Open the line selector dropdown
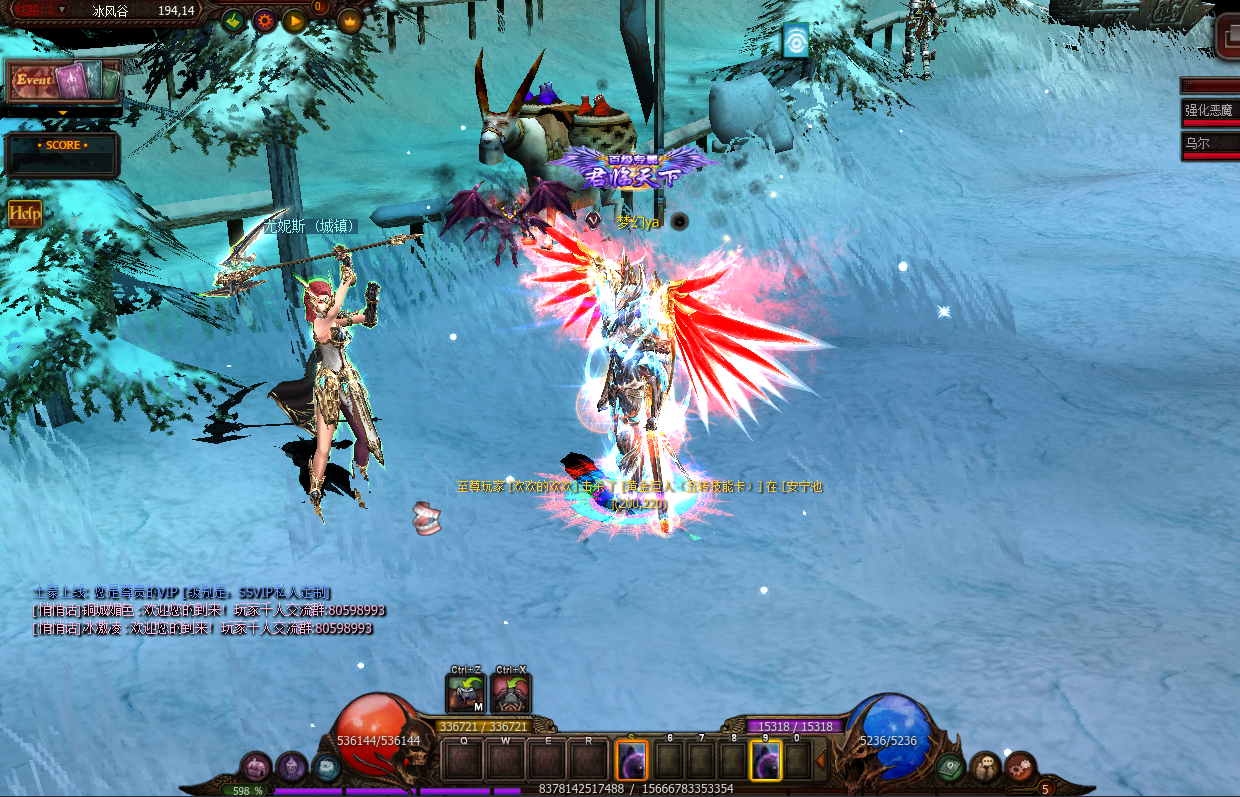 [x=61, y=9]
